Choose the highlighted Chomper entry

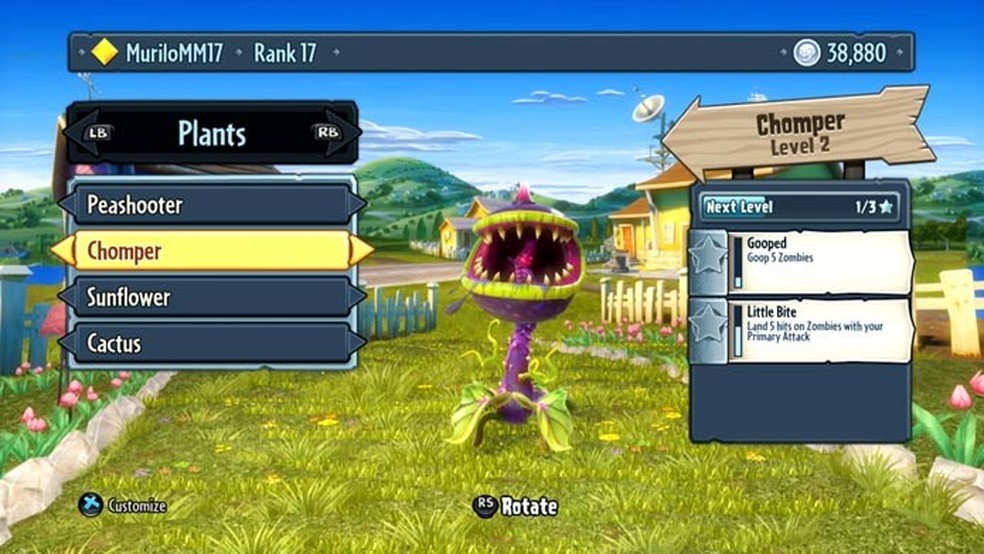tap(210, 250)
